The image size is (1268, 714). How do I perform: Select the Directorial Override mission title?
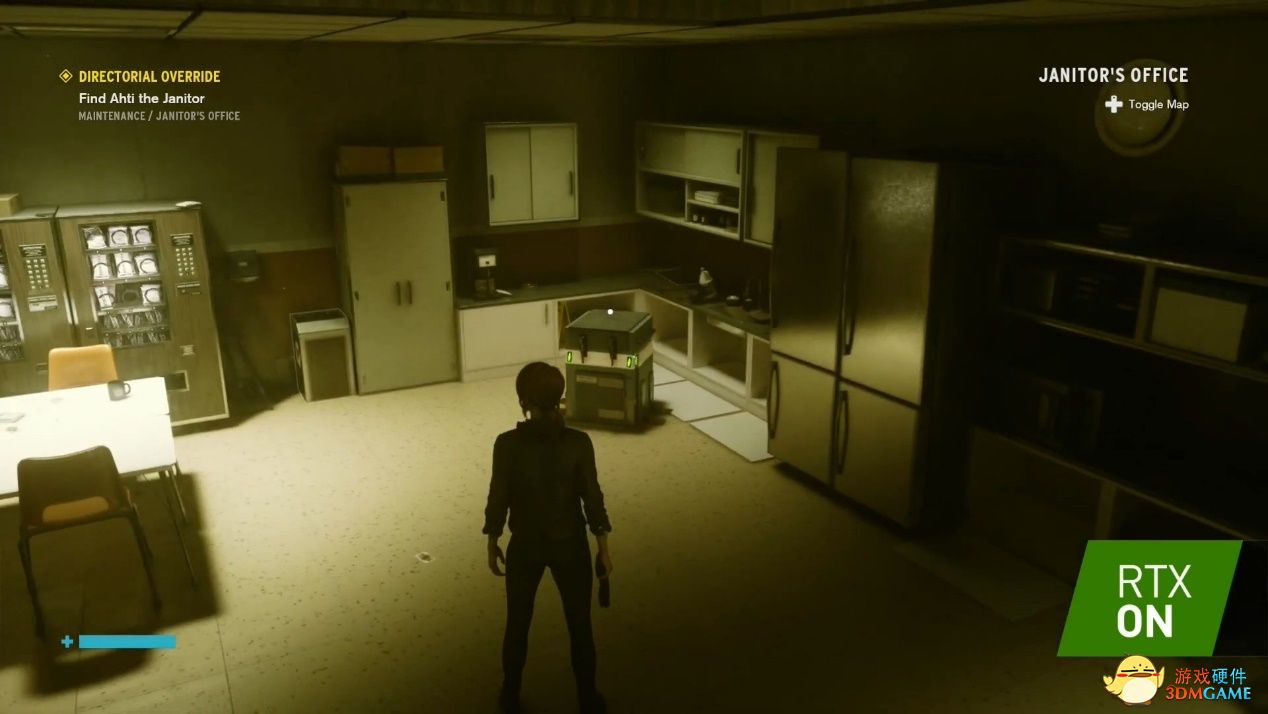(149, 76)
